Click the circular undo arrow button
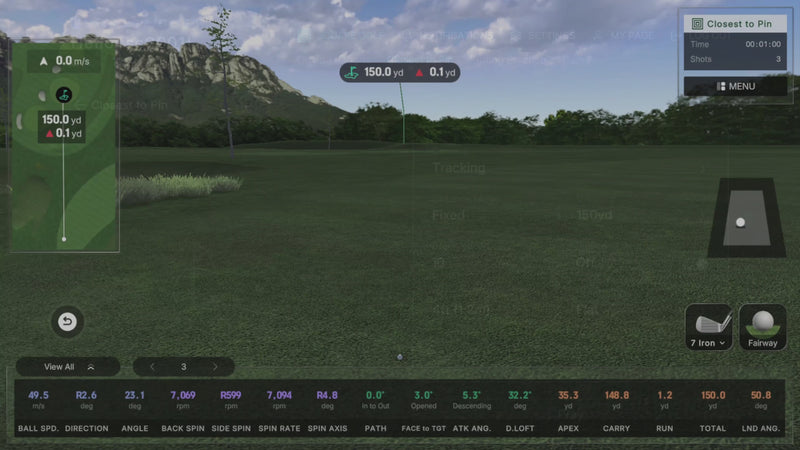Screen dimensions: 800x450 (x=67, y=322)
